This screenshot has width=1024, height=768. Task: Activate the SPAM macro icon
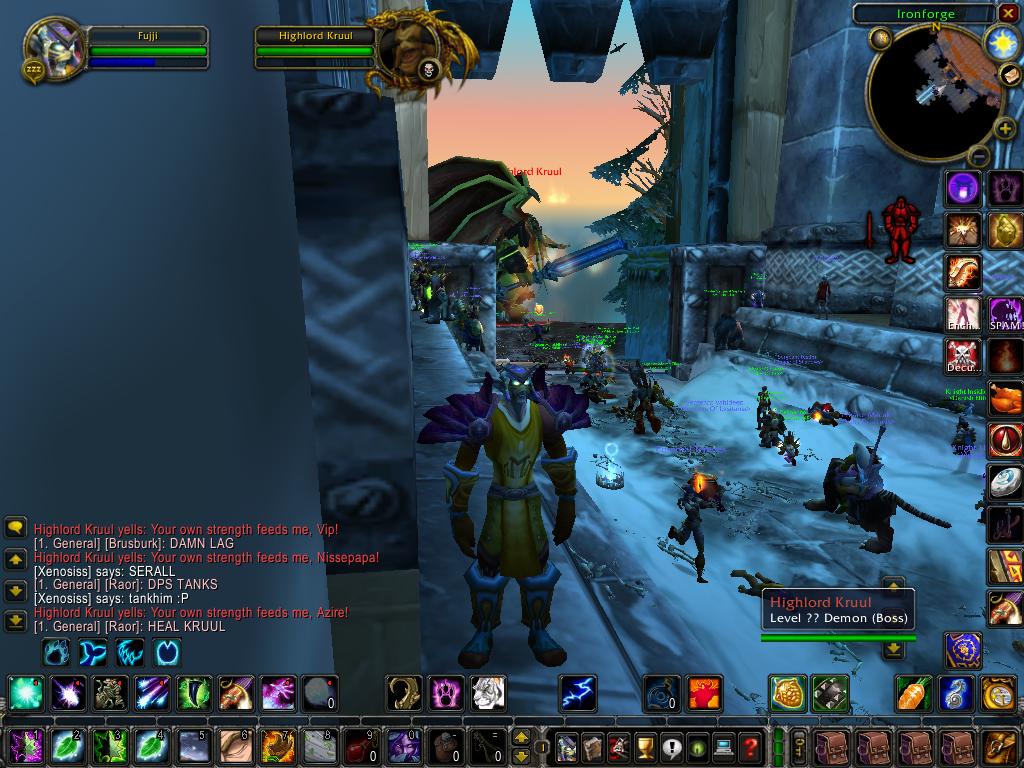[x=1005, y=314]
